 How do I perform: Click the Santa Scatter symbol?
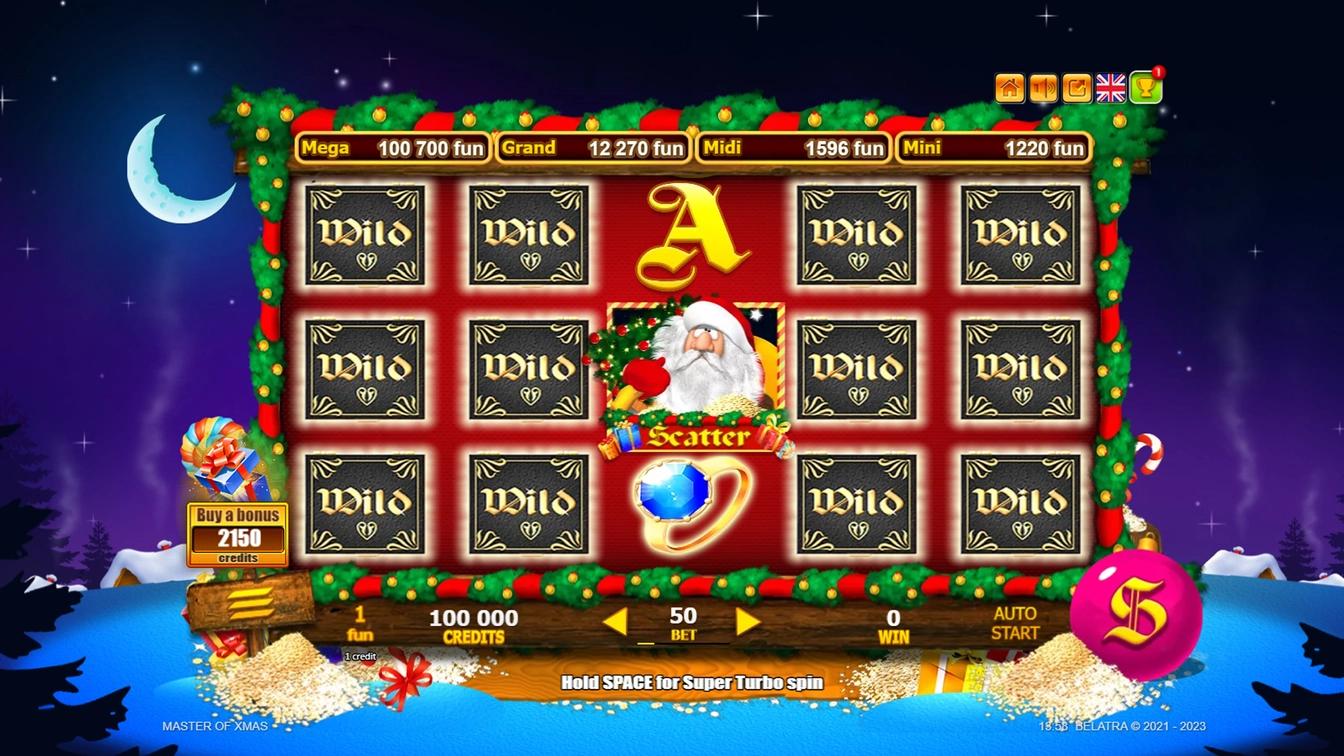(x=695, y=370)
